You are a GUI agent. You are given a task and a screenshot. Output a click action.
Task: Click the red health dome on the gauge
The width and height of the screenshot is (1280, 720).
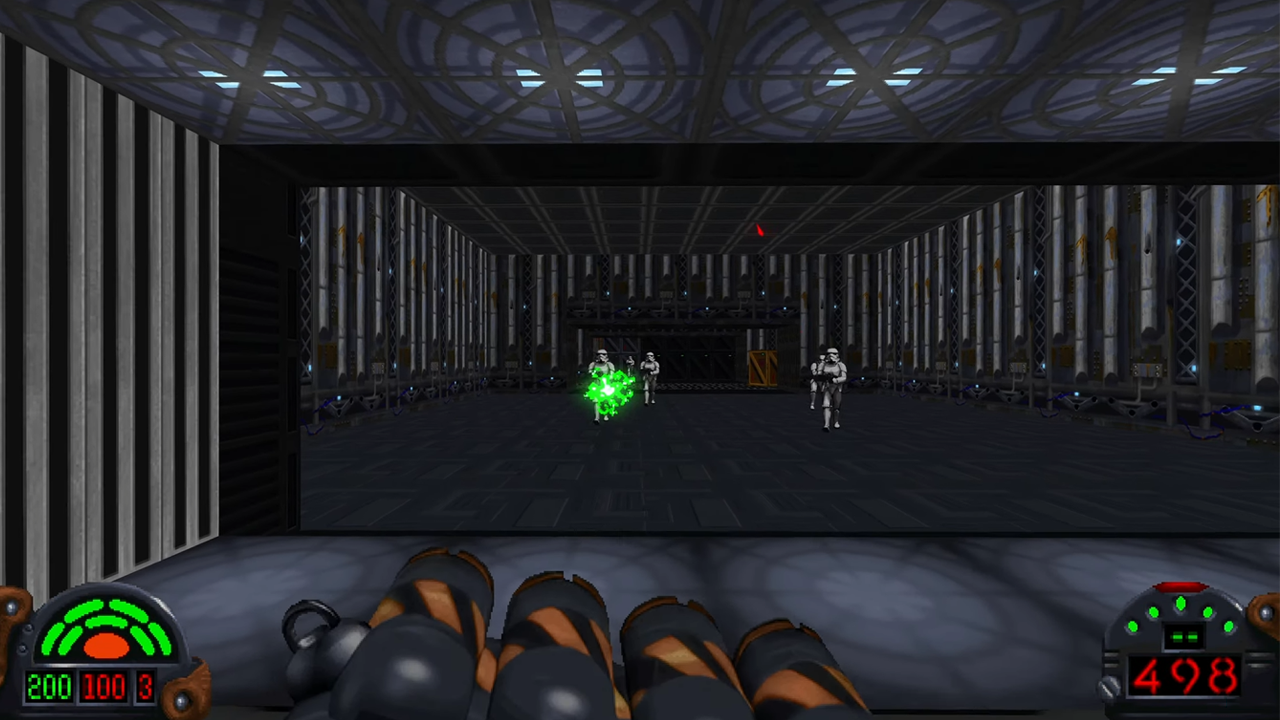point(107,647)
